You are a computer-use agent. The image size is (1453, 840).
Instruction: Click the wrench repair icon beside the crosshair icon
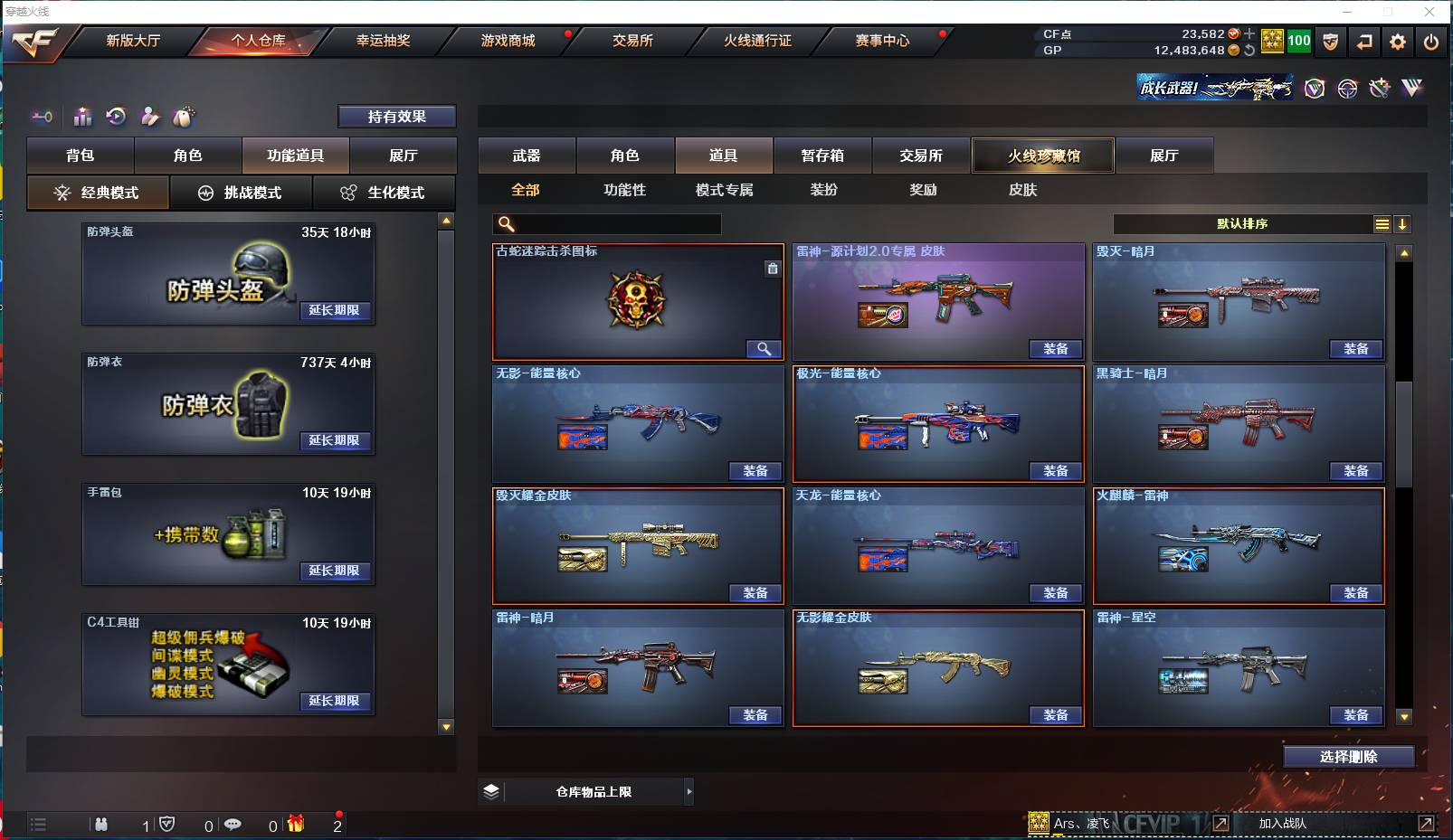pos(1378,89)
